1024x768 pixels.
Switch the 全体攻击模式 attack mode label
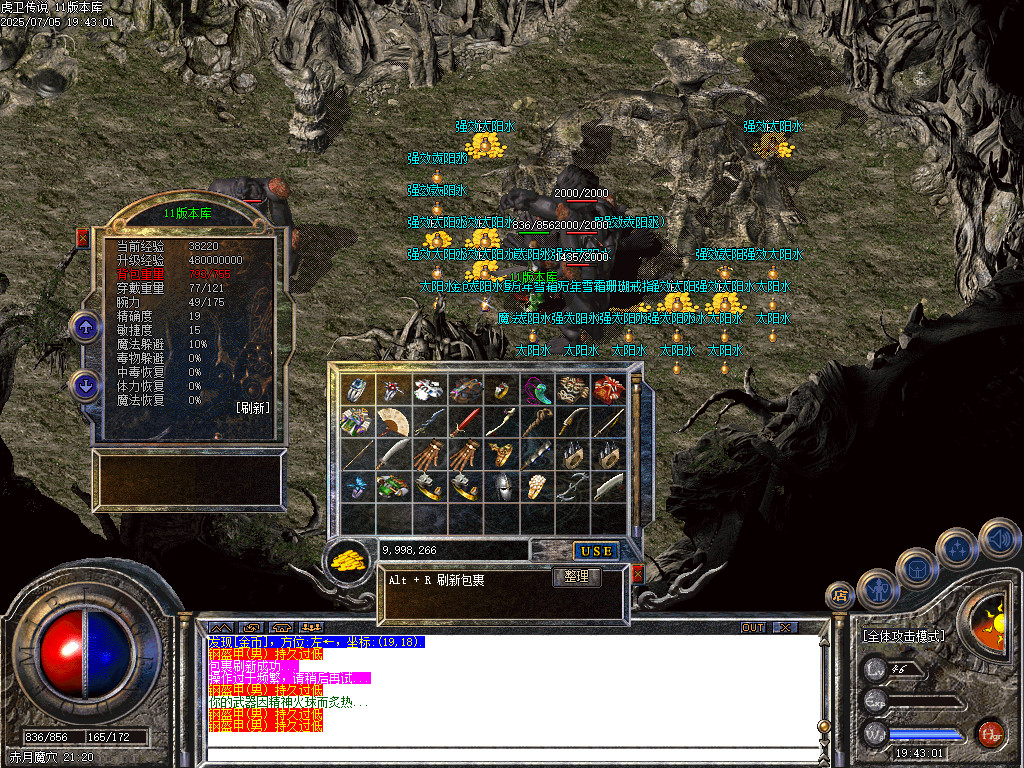coord(903,635)
